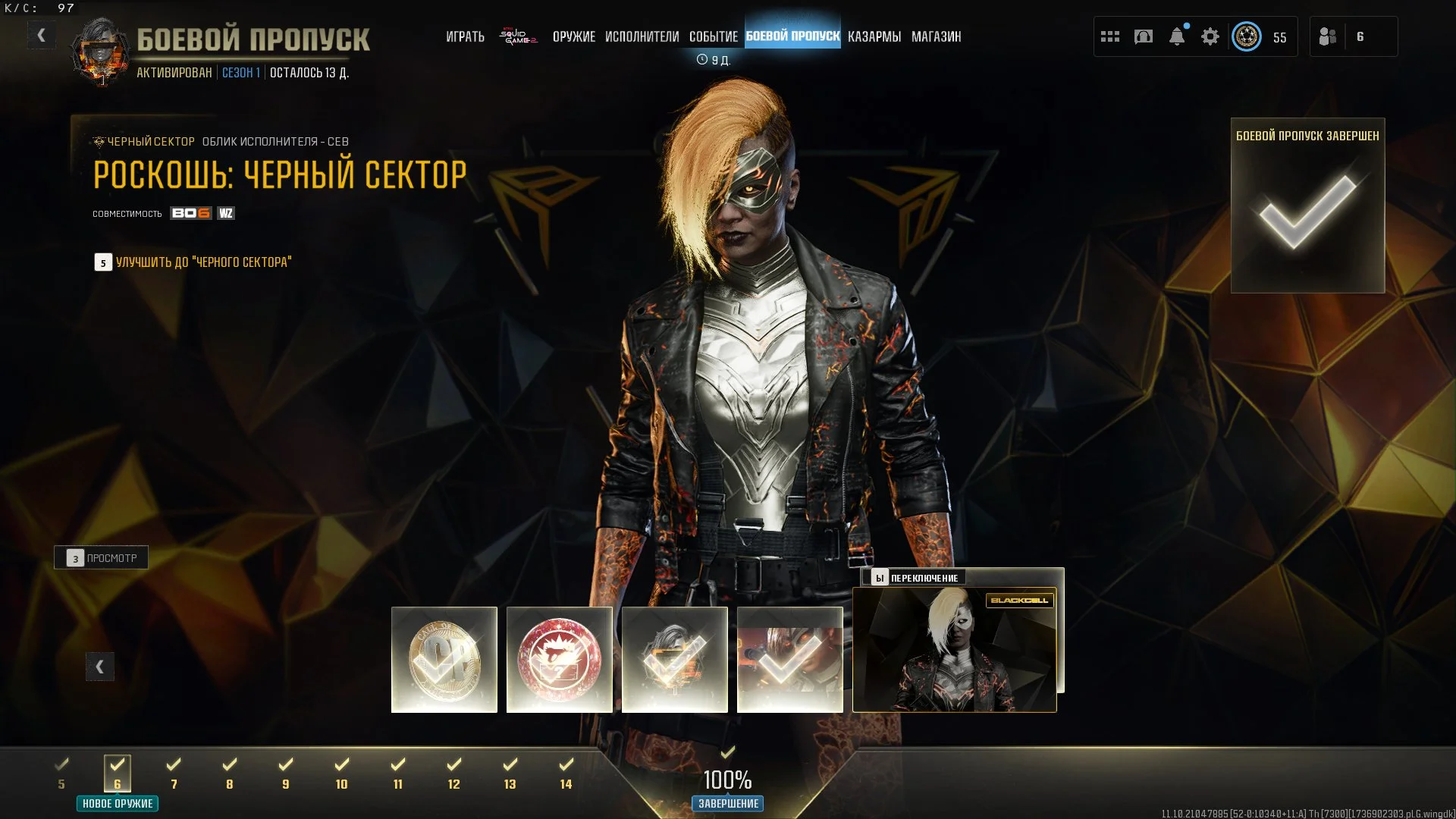Screen dimensions: 1456x819
Task: Click the back arrow beside Боевой пропуск header
Action: (42, 34)
